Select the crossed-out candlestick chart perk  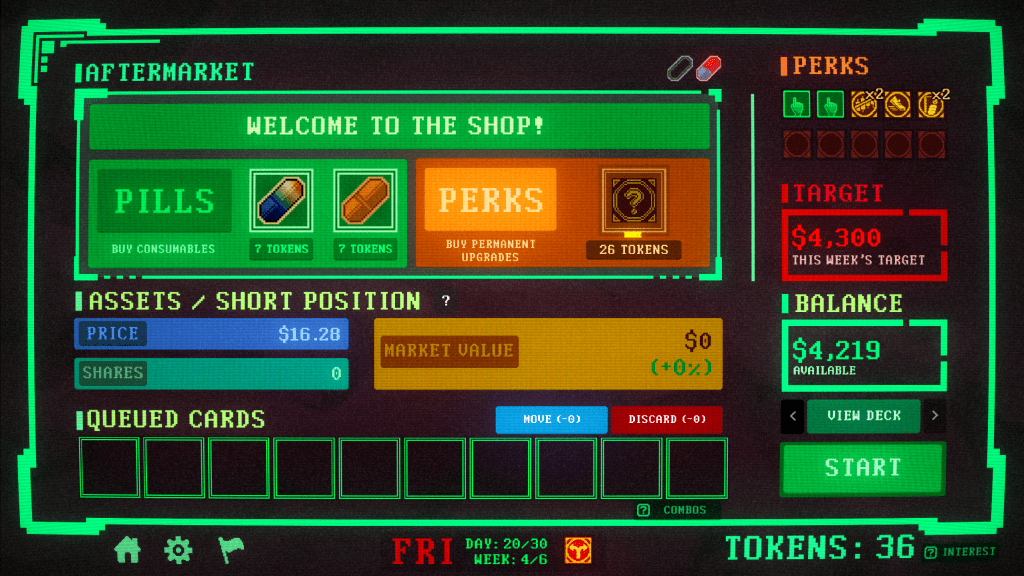pyautogui.click(x=863, y=103)
